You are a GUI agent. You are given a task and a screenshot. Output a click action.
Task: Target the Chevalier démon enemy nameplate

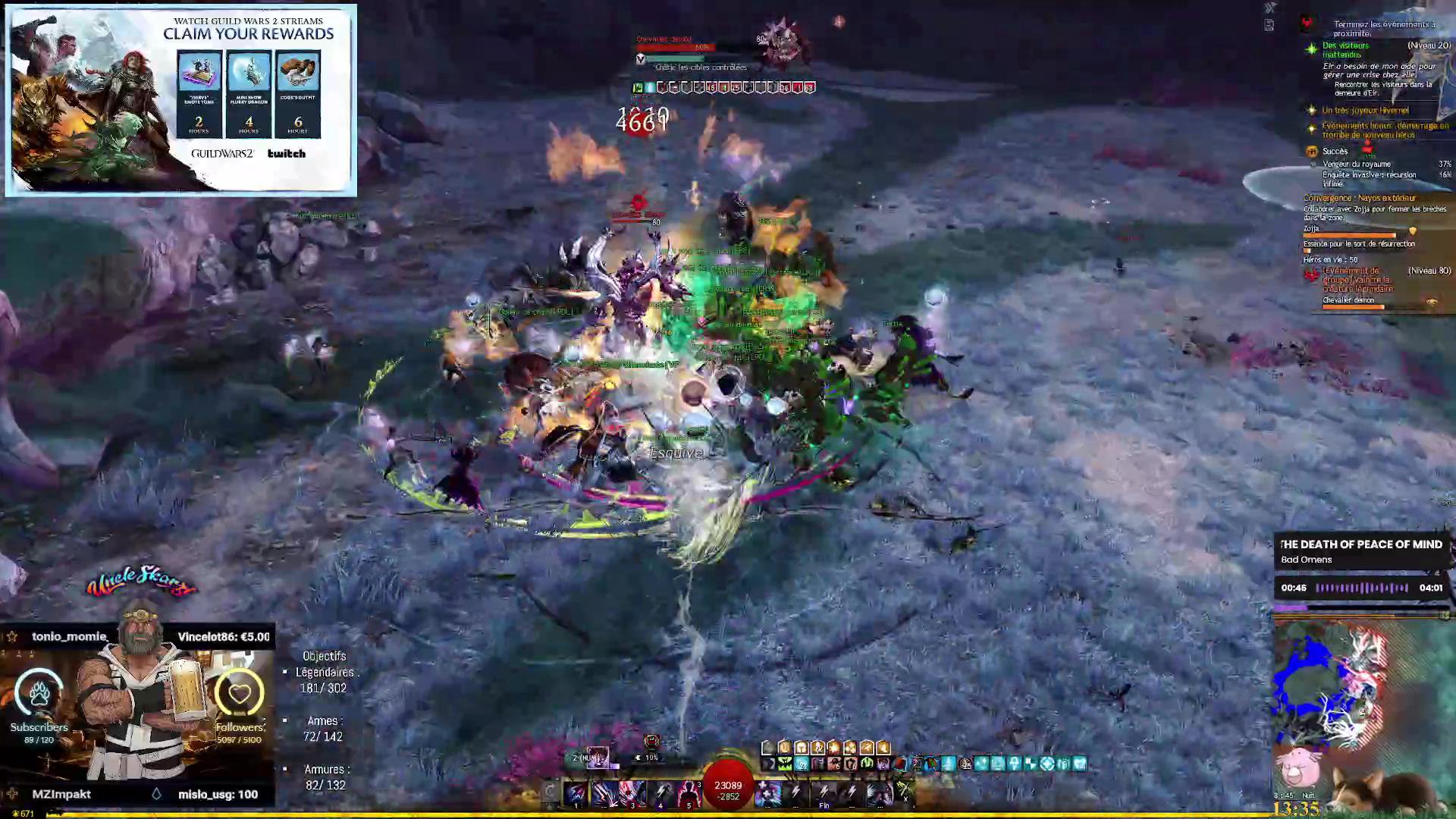[x=664, y=39]
